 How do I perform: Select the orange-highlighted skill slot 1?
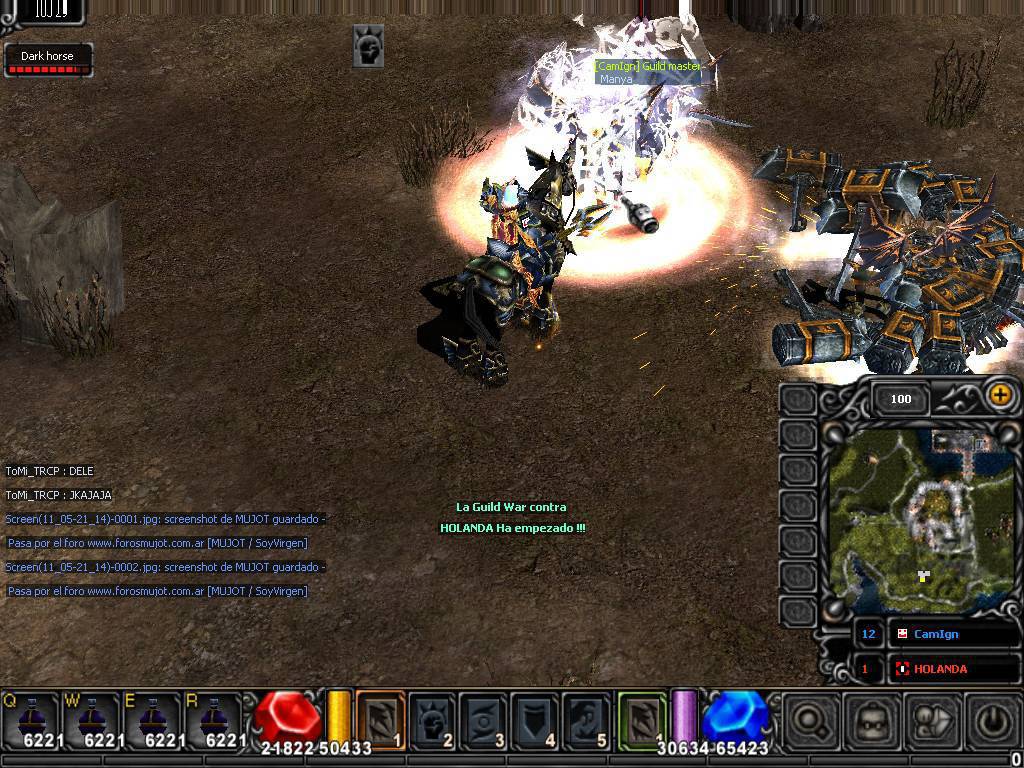point(381,719)
